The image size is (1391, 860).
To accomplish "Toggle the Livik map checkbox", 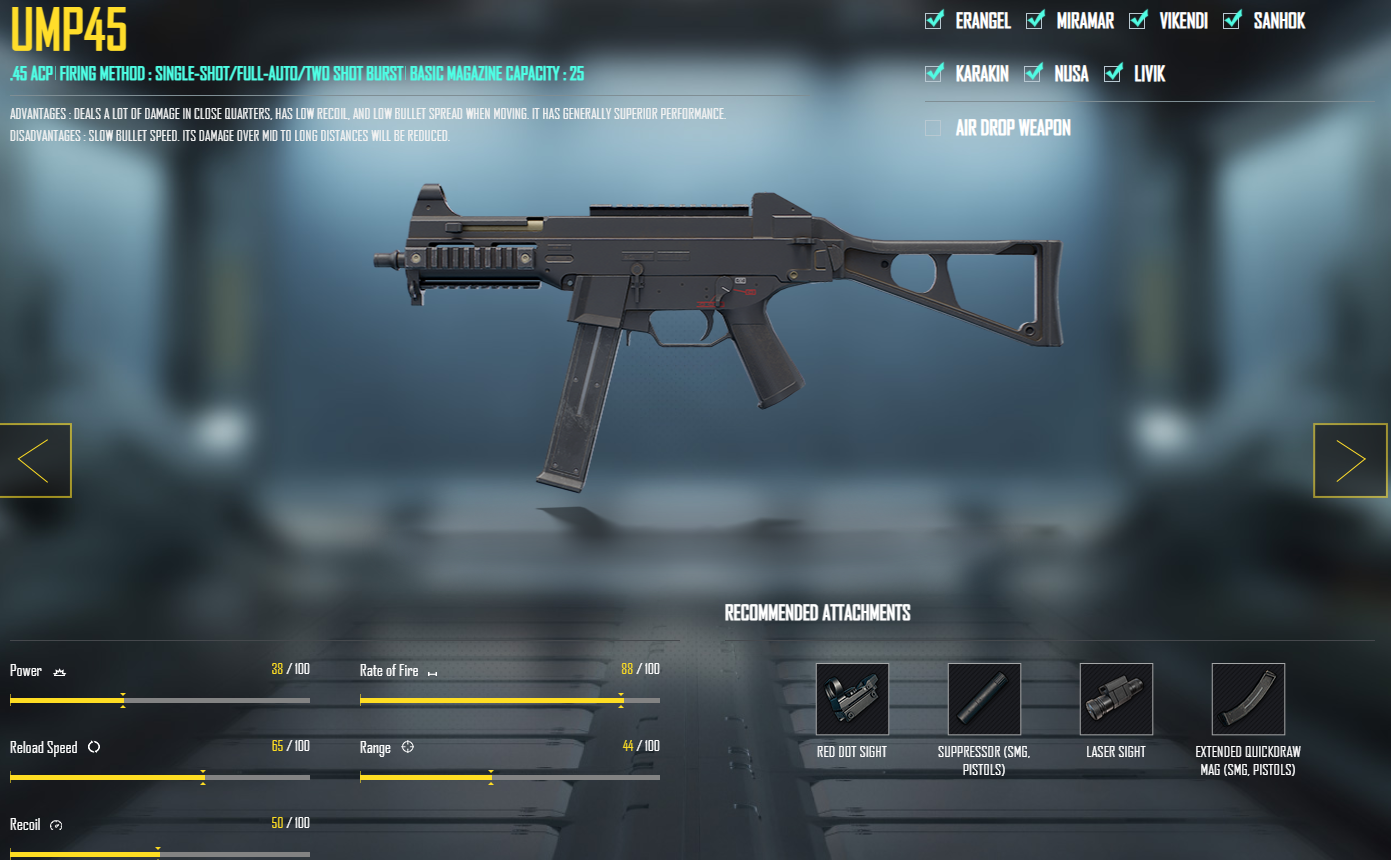I will pyautogui.click(x=1113, y=74).
